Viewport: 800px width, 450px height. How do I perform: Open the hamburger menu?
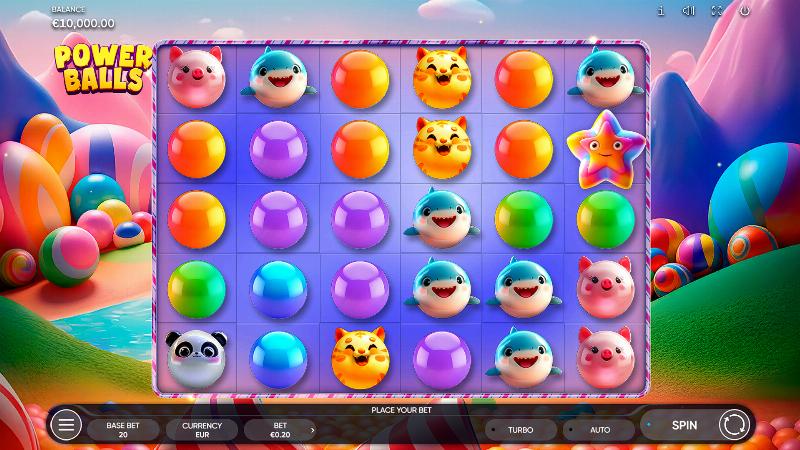pos(66,425)
